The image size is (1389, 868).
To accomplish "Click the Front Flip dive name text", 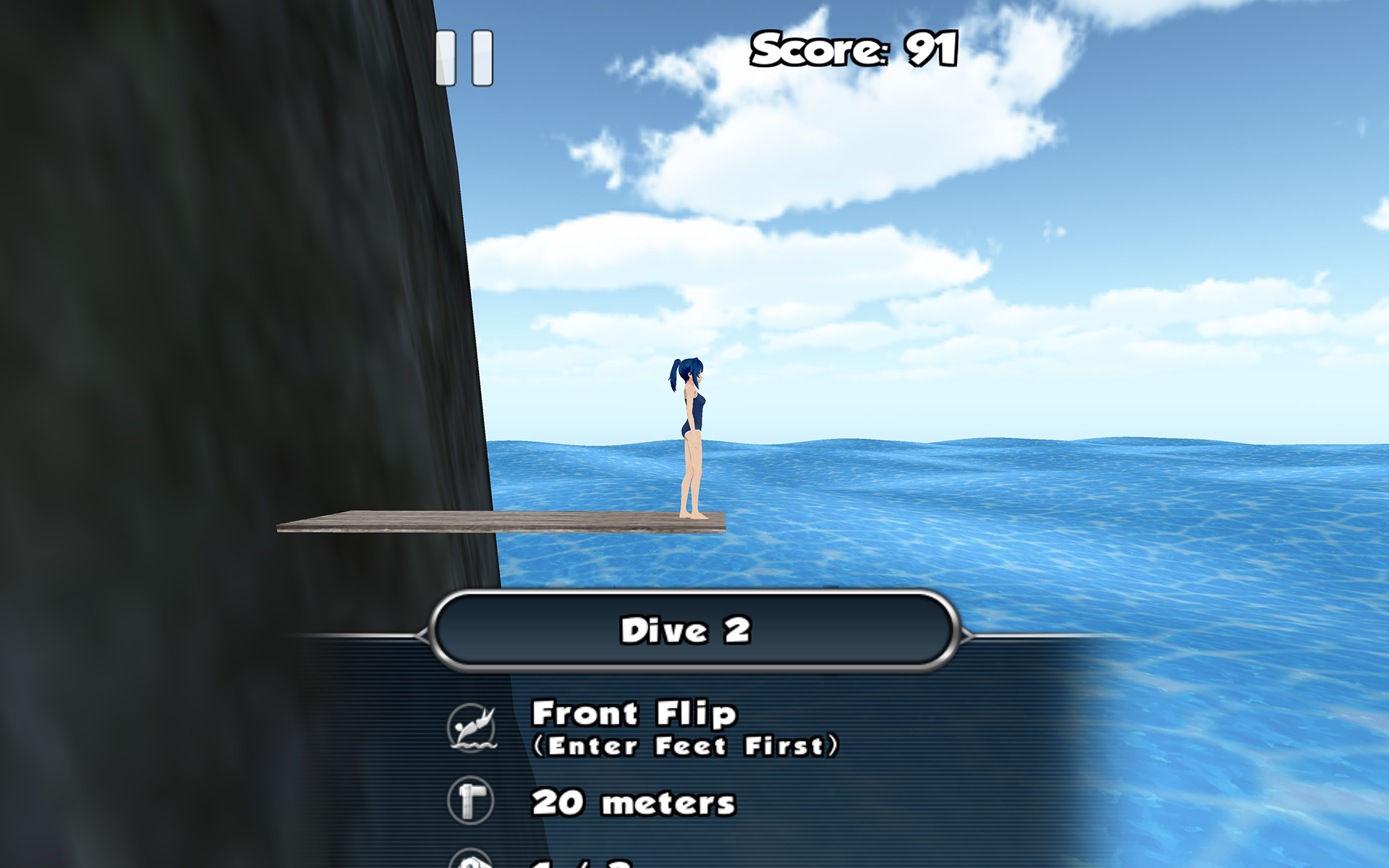I will (634, 714).
